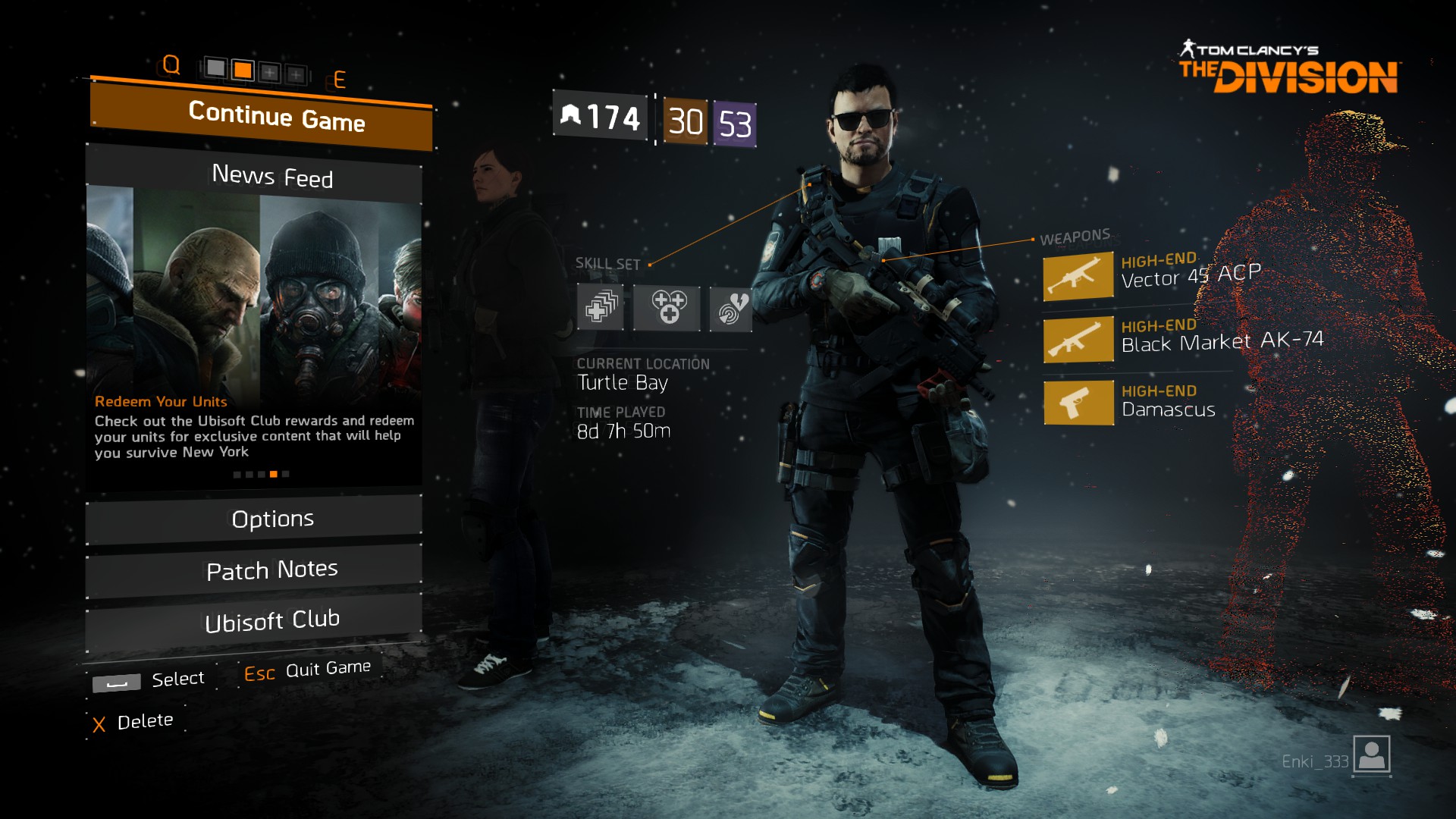
Task: Switch to the first grey character slot
Action: pos(216,69)
